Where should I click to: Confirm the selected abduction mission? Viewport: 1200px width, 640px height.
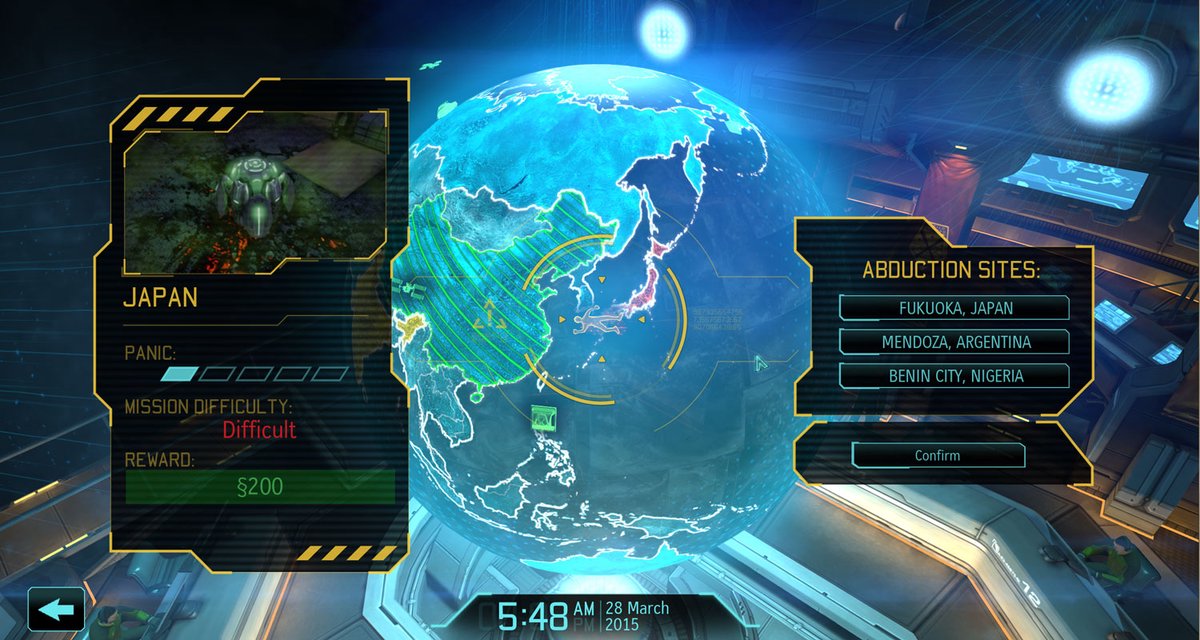[x=937, y=455]
